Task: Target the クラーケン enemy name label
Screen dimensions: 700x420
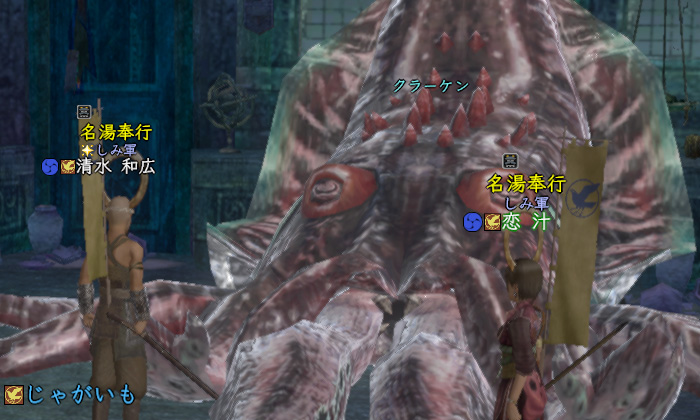Action: click(x=431, y=86)
